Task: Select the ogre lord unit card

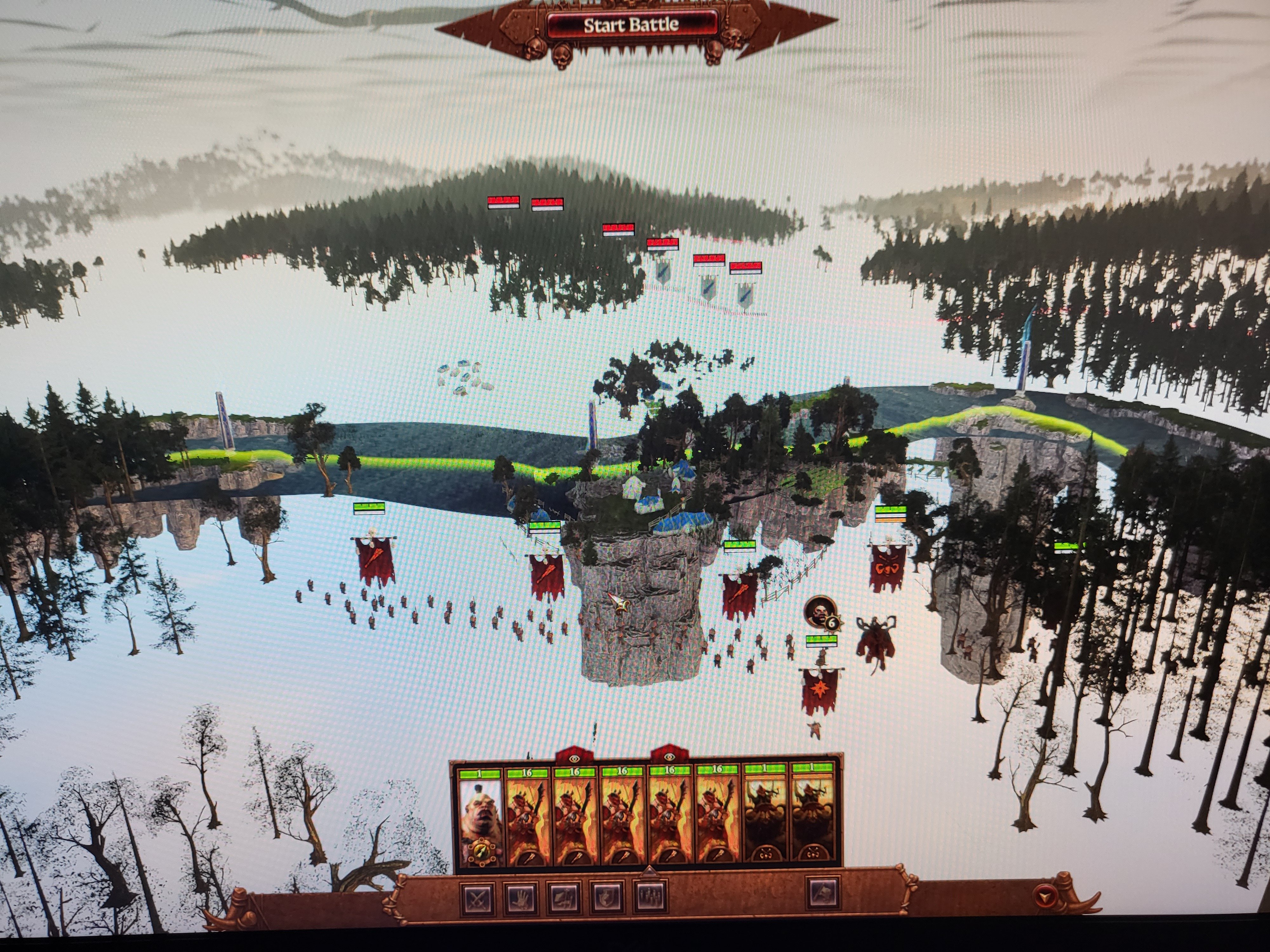Action: (480, 814)
